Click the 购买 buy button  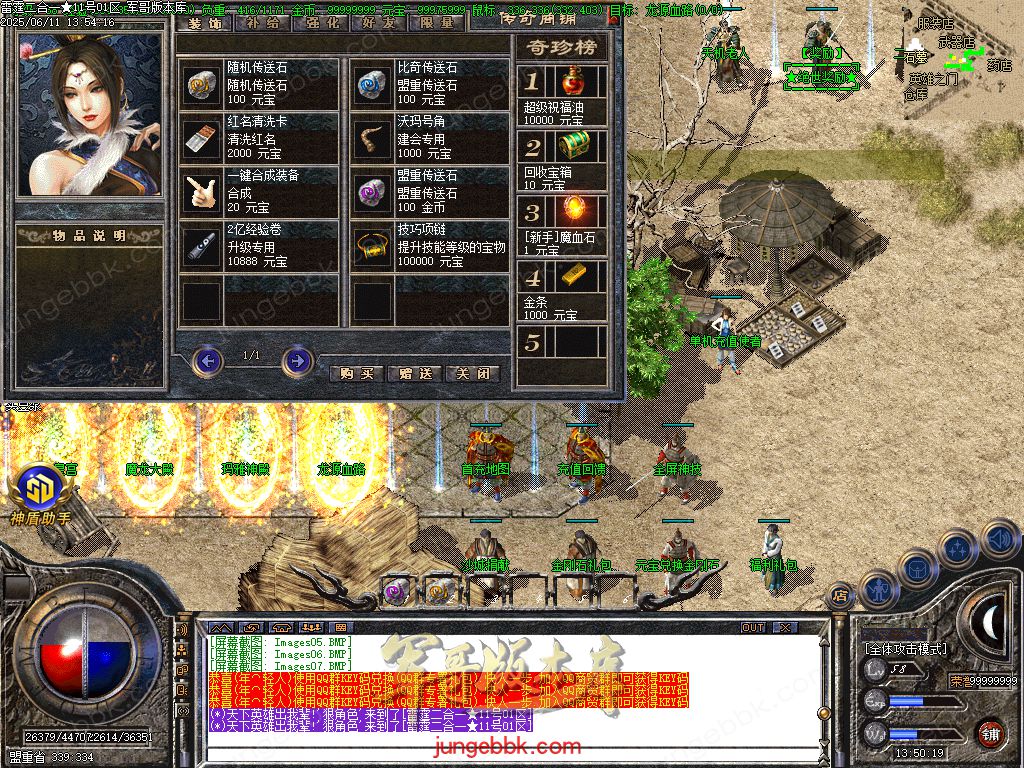point(357,373)
